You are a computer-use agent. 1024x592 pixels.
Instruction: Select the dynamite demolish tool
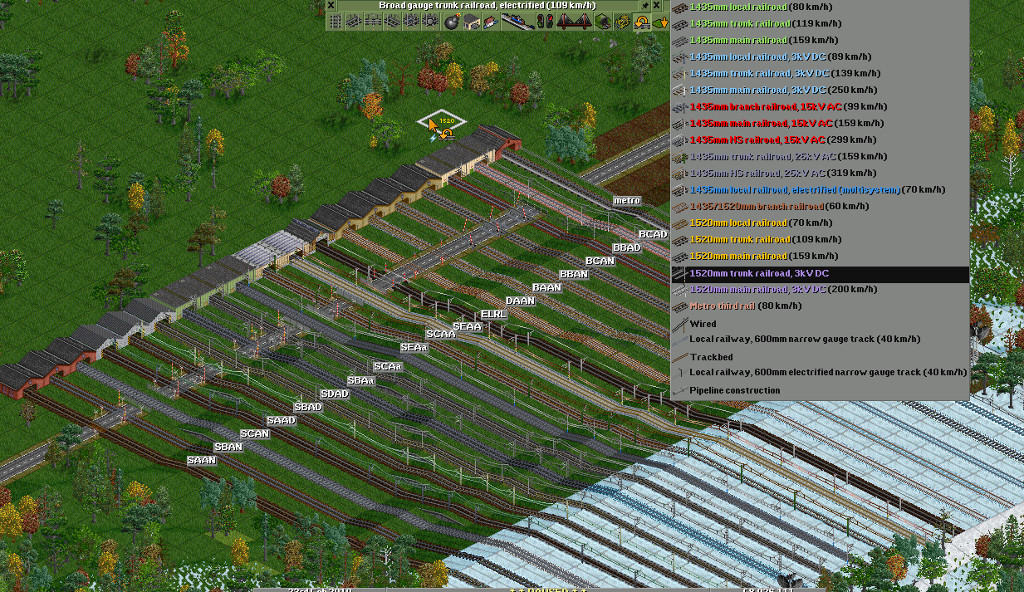450,22
